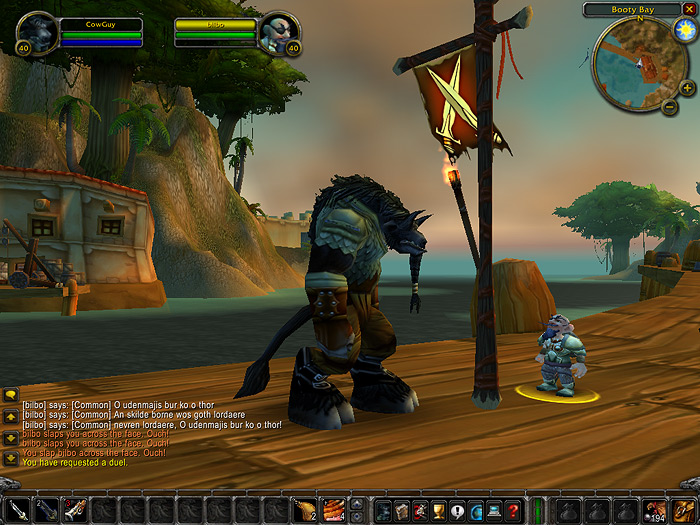
Task: Use the ribs food item in last slot
Action: (333, 510)
